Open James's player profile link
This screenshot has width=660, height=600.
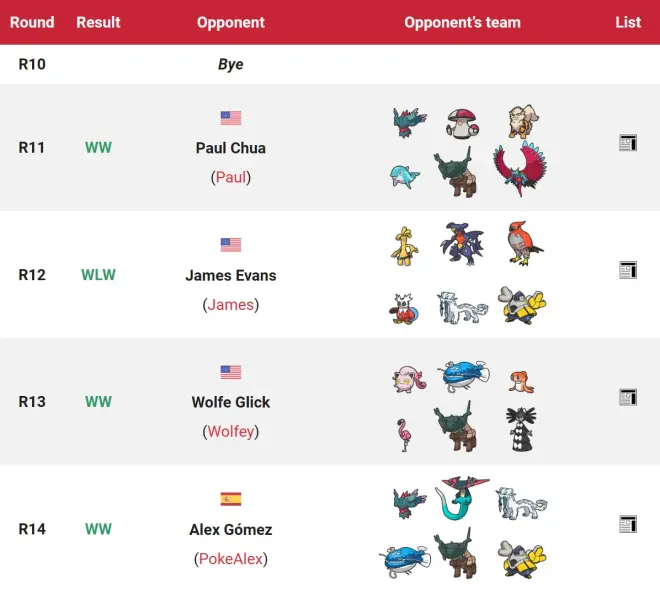231,304
